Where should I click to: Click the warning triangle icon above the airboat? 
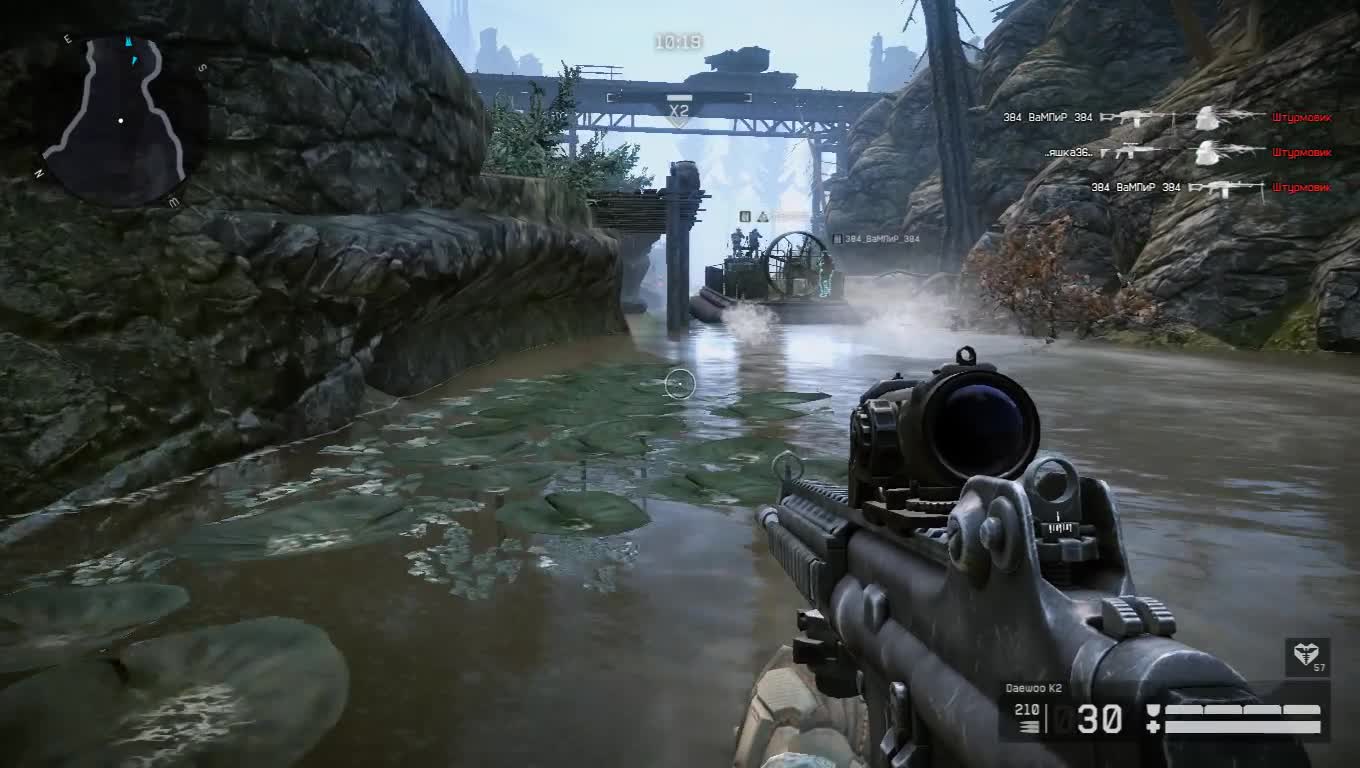click(x=763, y=217)
